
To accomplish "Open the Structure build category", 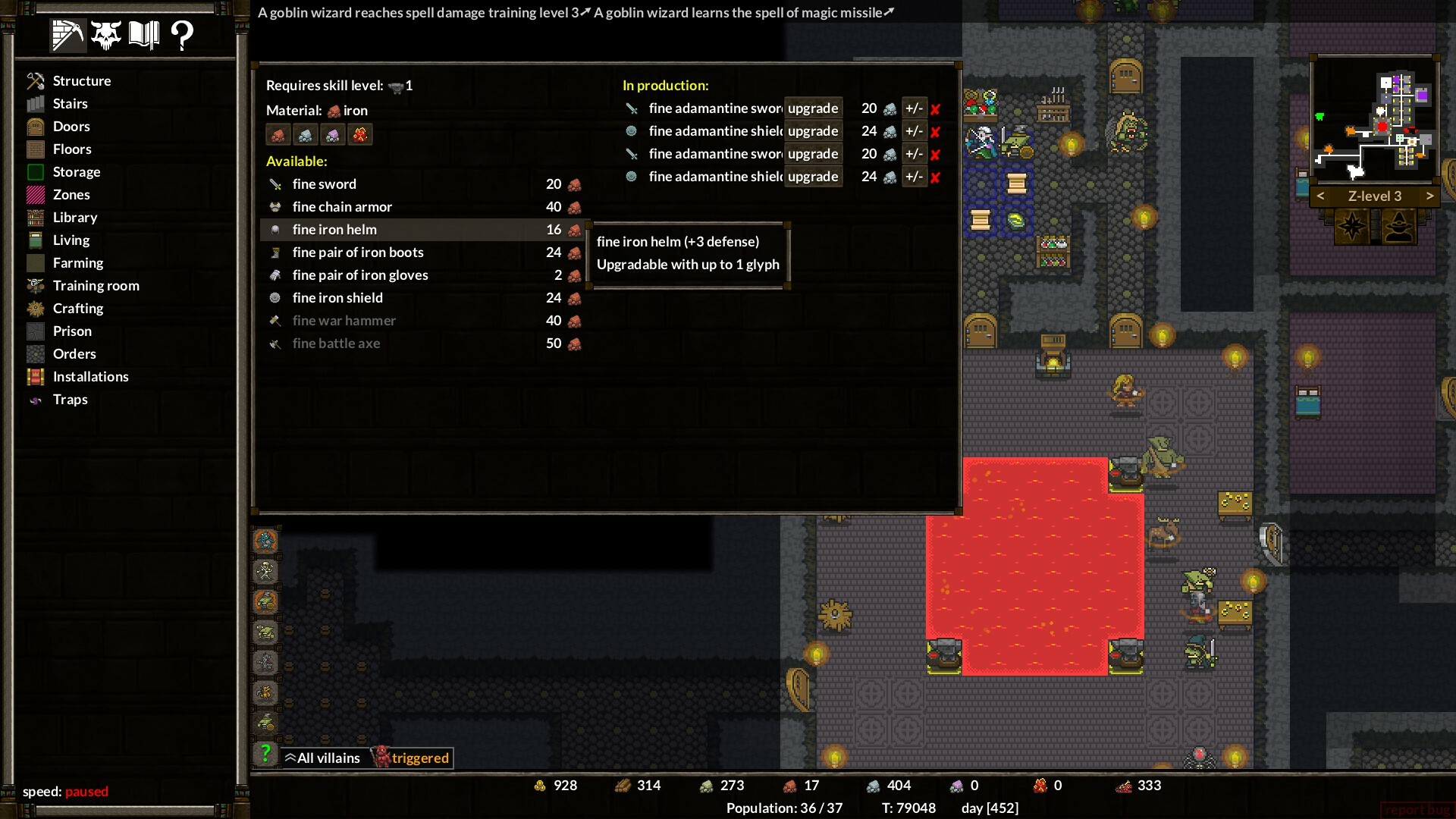I will [x=81, y=80].
